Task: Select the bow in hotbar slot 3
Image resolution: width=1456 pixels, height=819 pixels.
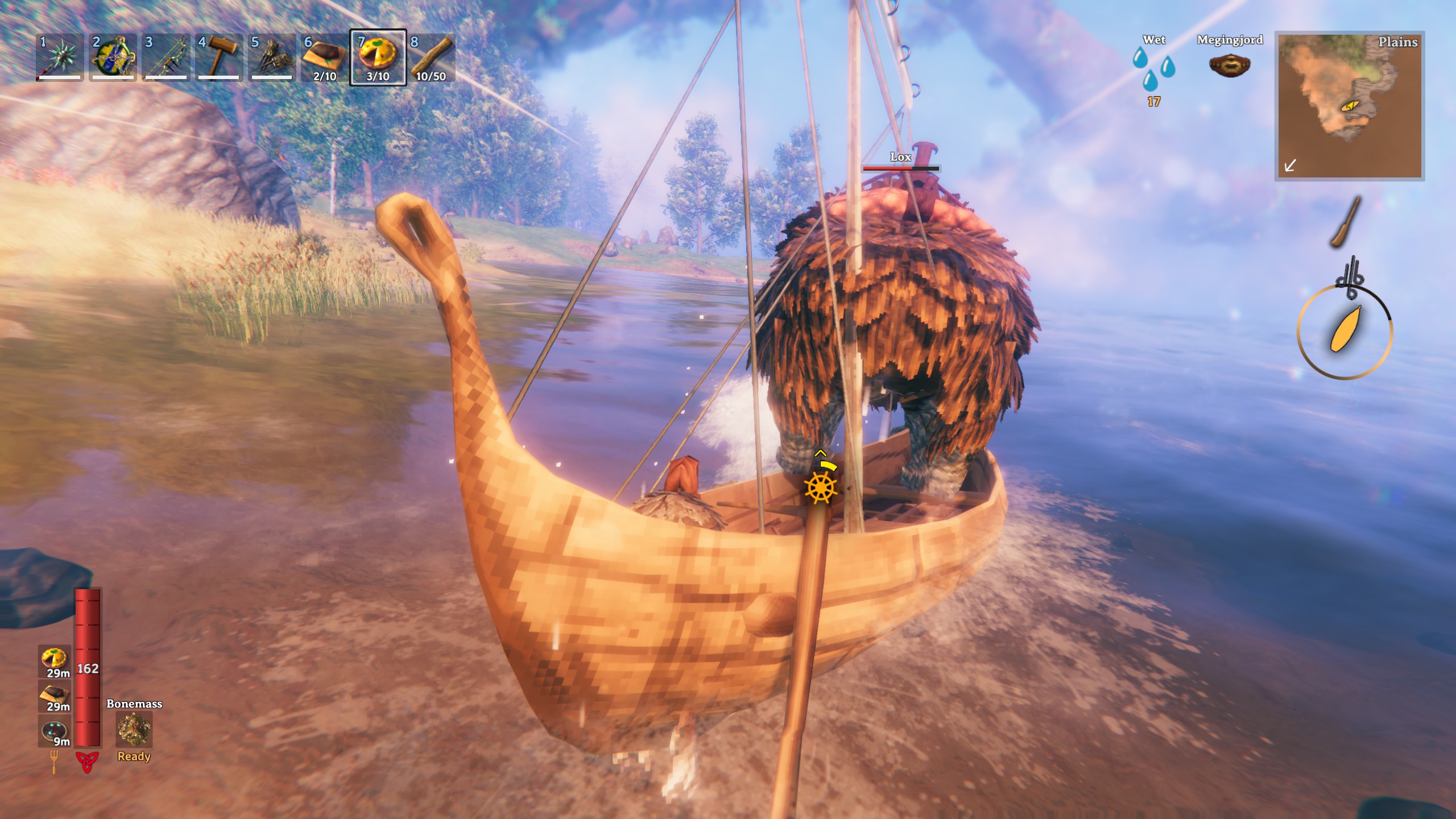Action: tap(166, 57)
